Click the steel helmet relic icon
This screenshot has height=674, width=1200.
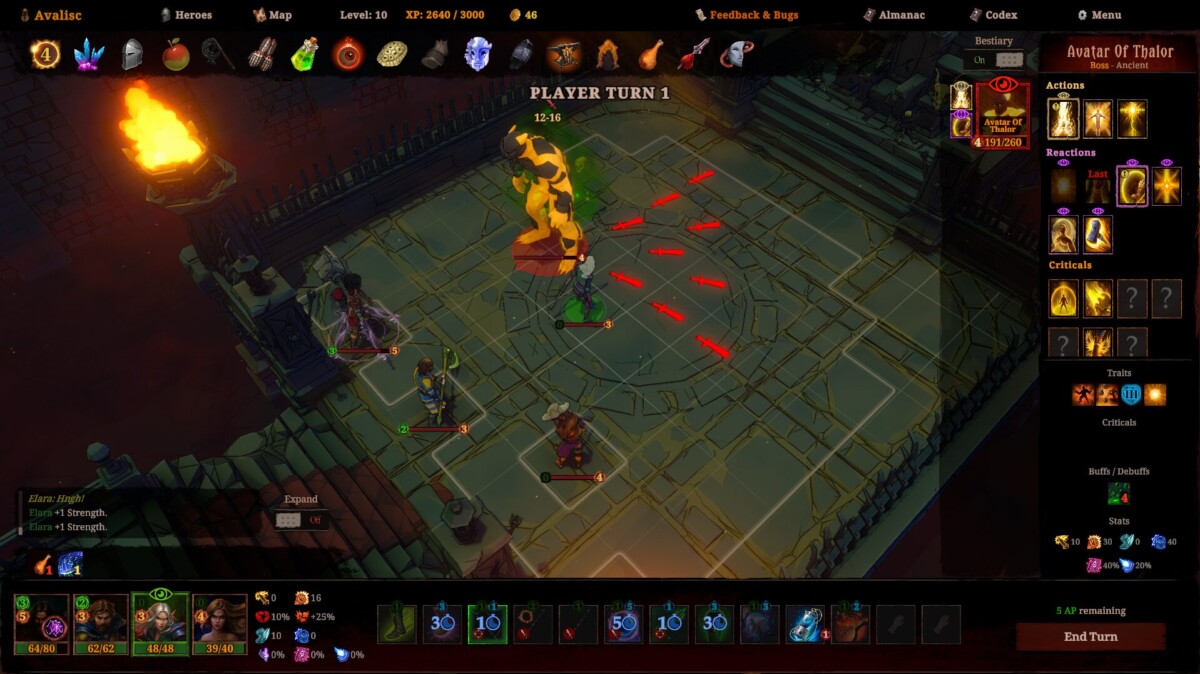(132, 54)
